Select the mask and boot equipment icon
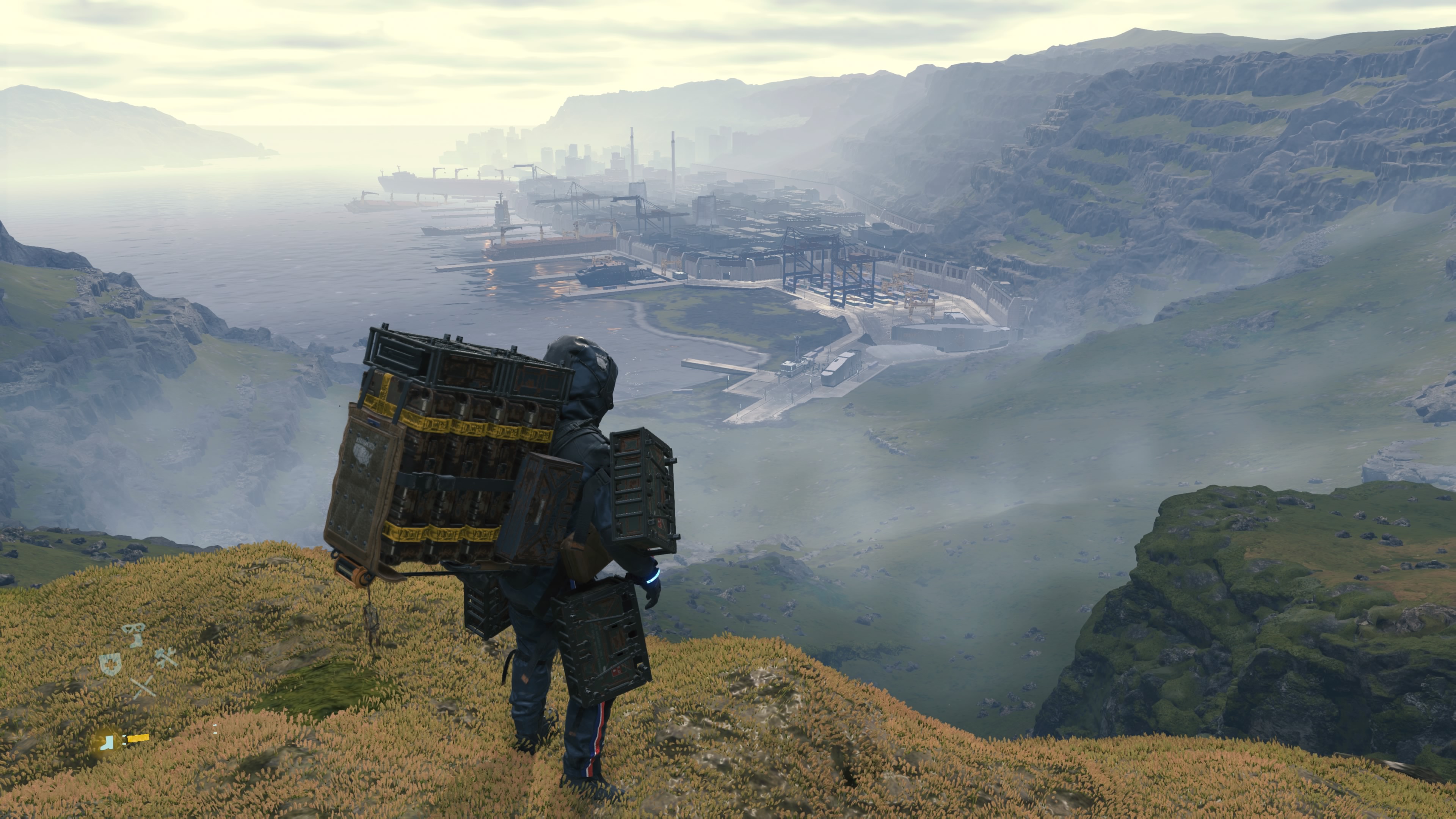Image resolution: width=1456 pixels, height=819 pixels. click(x=134, y=634)
